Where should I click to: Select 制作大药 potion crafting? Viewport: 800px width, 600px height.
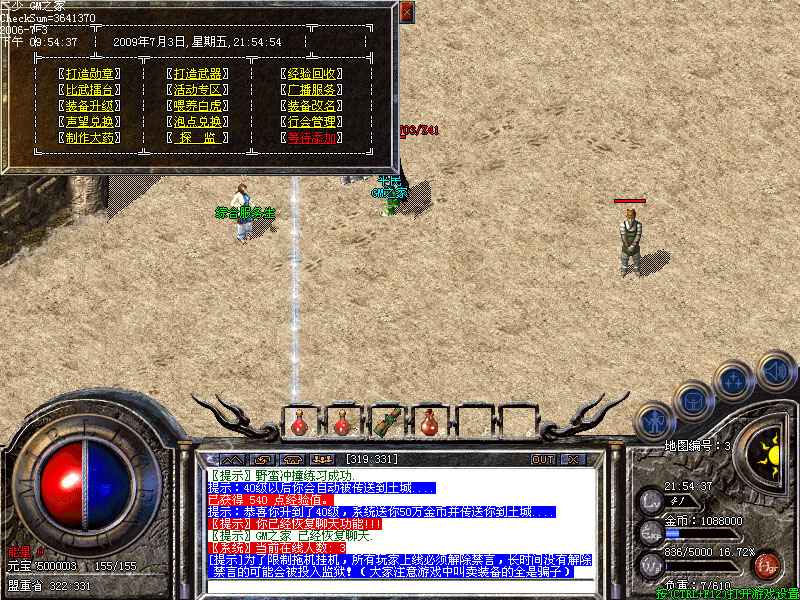[89, 138]
